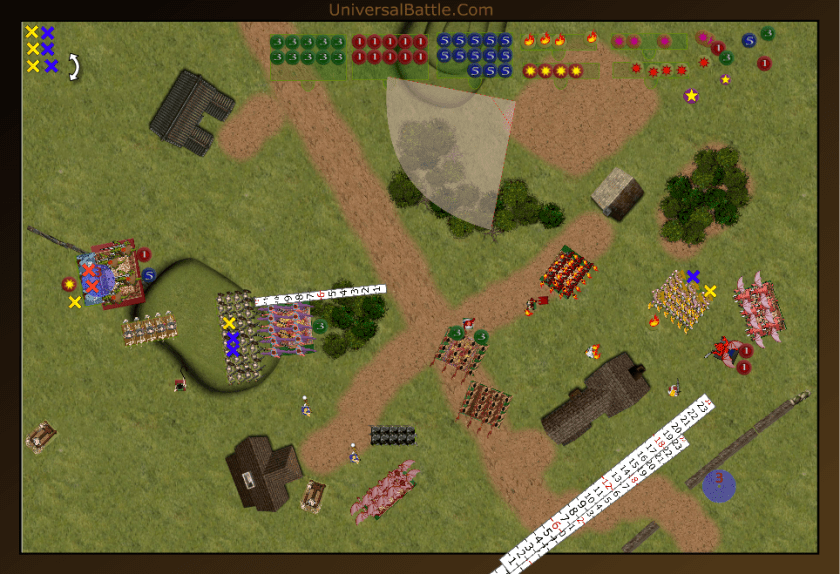This screenshot has width=840, height=574.
Task: Pick the flame token set apart from the trio
Action: [x=592, y=38]
